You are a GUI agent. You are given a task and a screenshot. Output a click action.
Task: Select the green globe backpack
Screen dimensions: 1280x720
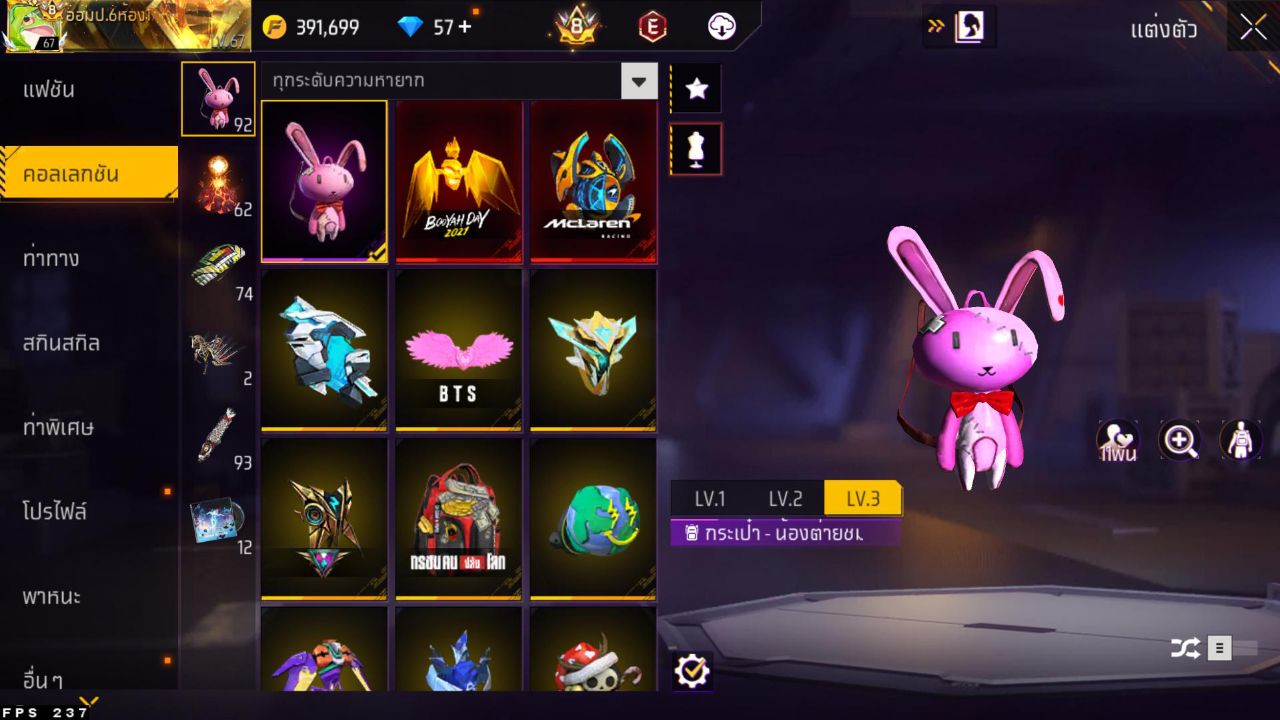click(593, 519)
